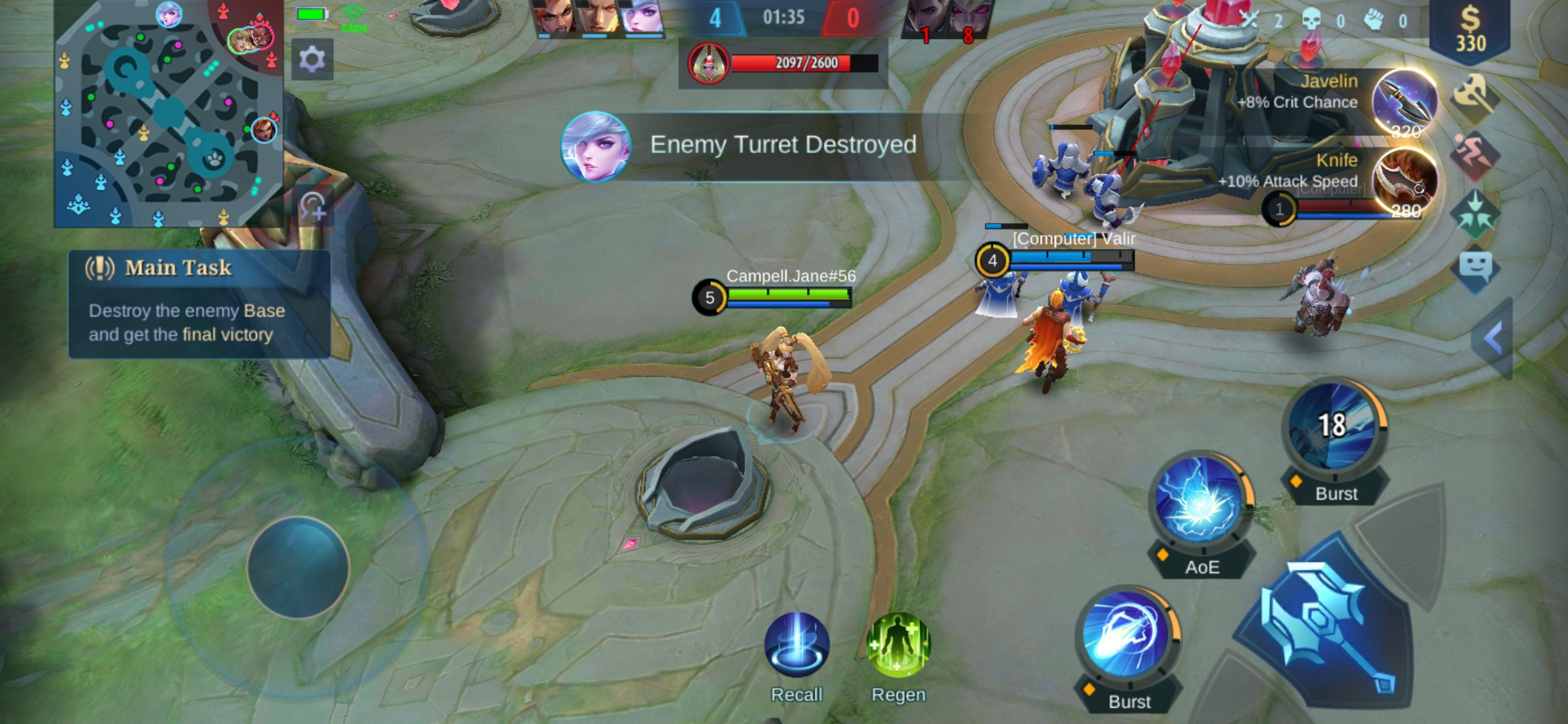
Task: Activate the Recall spell
Action: click(797, 645)
